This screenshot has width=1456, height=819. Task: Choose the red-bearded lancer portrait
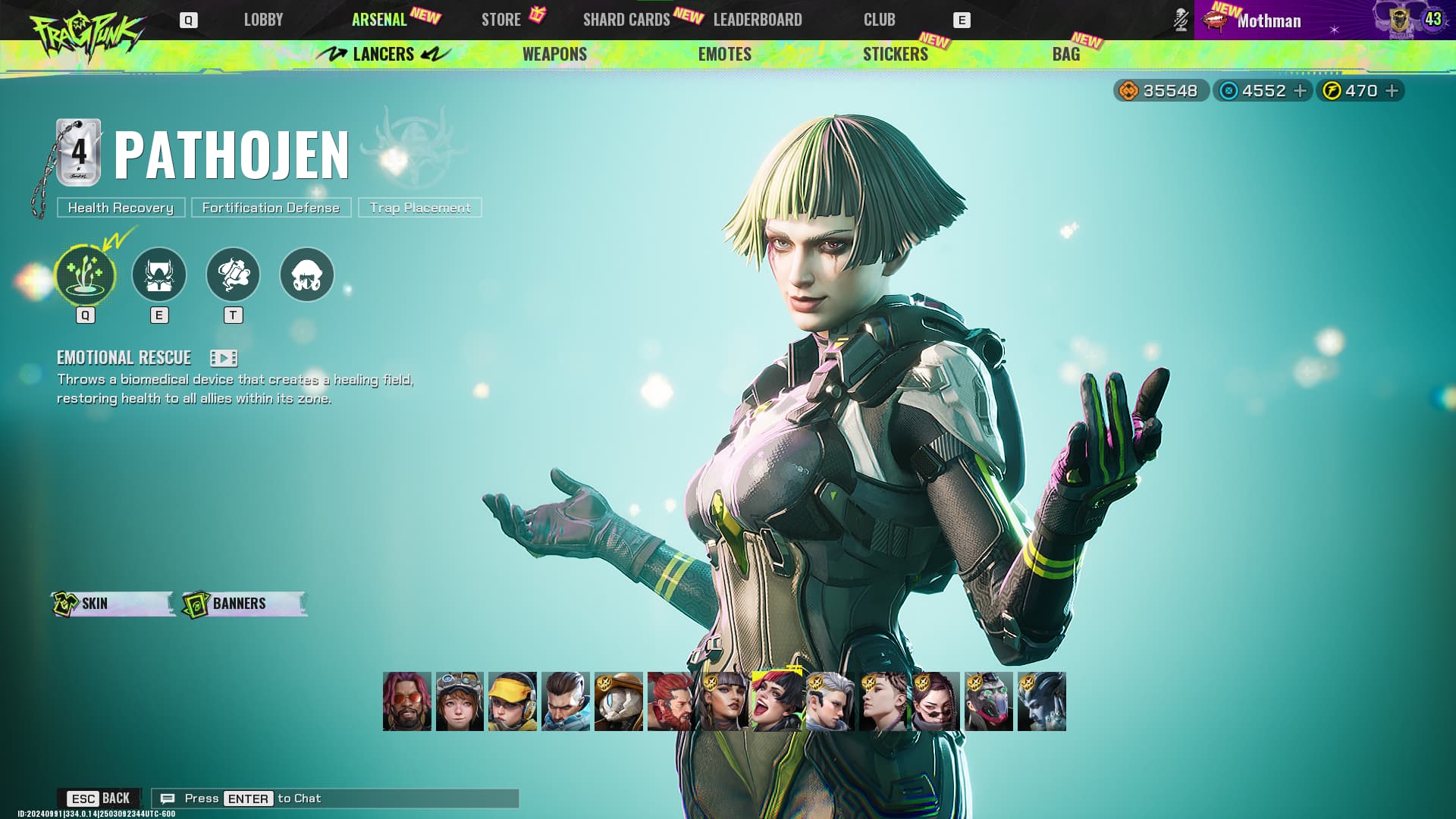pyautogui.click(x=670, y=701)
